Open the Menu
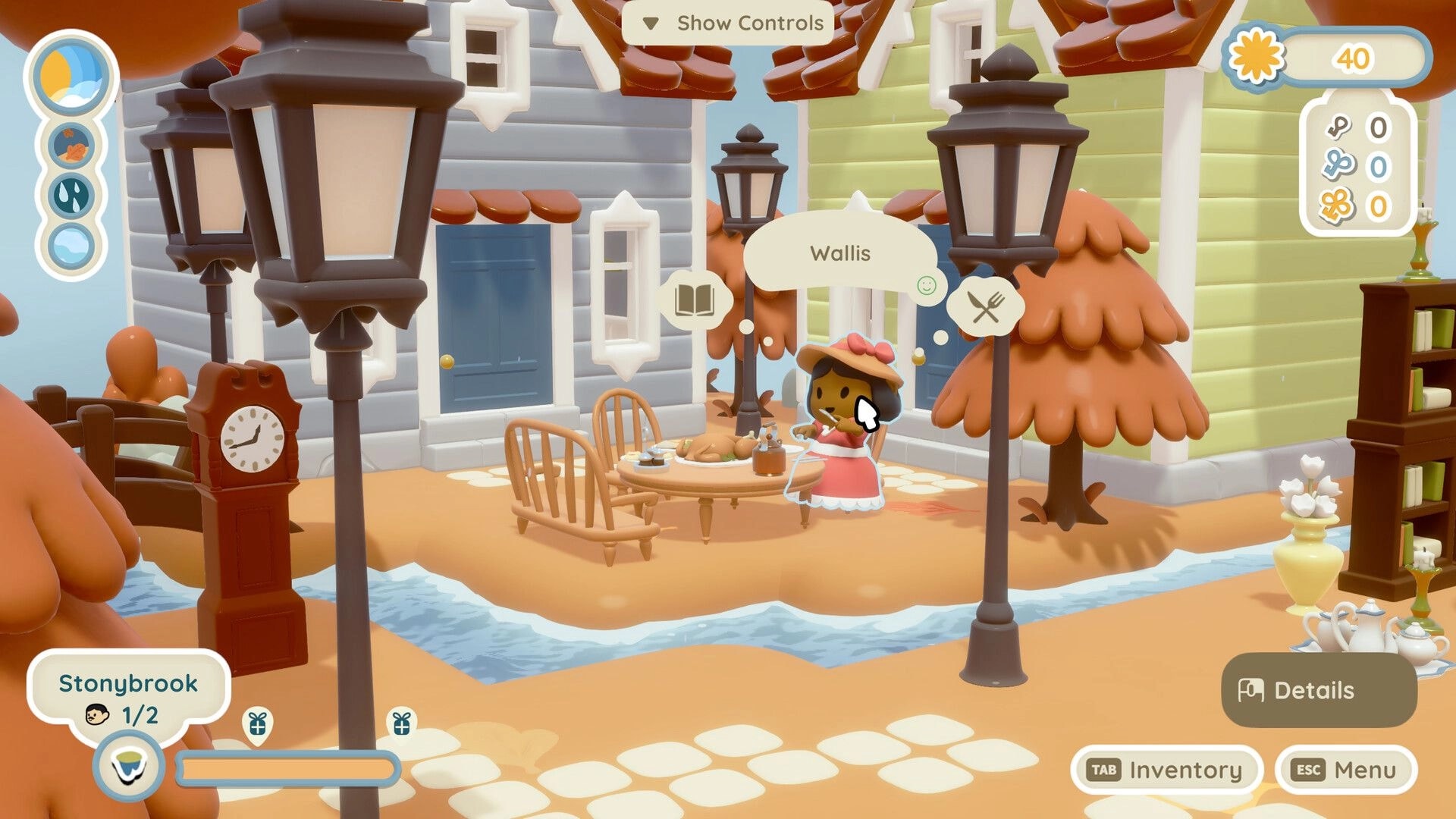Image resolution: width=1456 pixels, height=819 pixels. coord(1350,769)
